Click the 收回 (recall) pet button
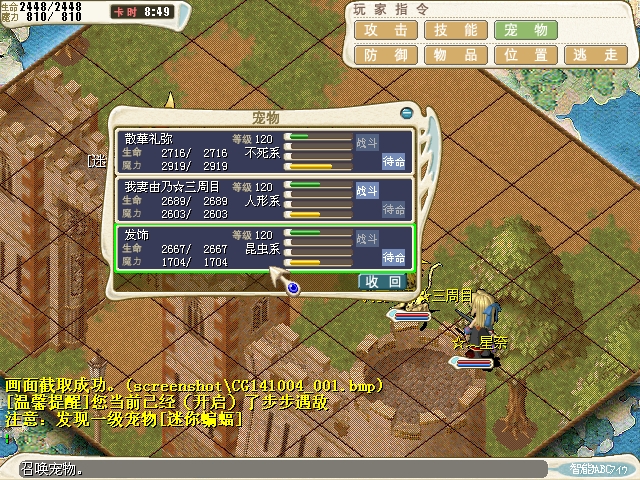Image resolution: width=640 pixels, height=480 pixels. [x=383, y=282]
